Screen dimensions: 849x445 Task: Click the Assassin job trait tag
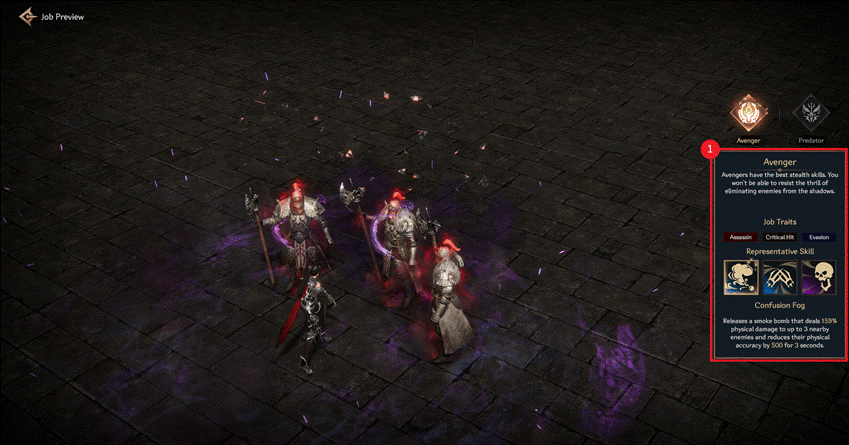point(741,236)
